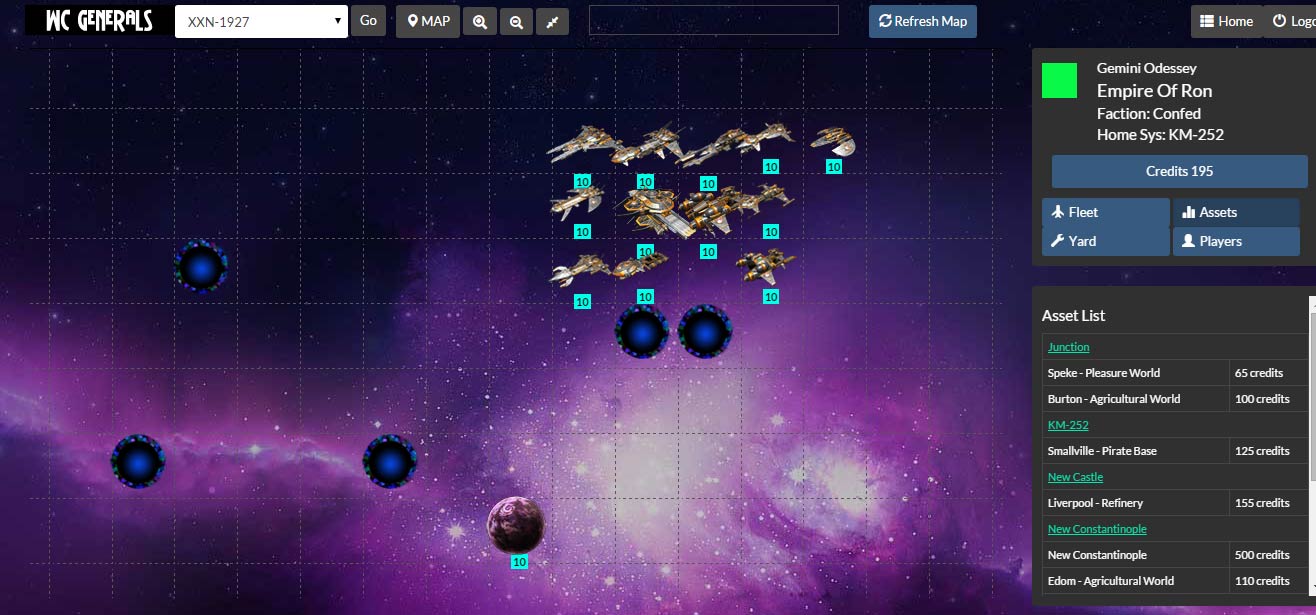Refresh the map
Screen dimensions: 1316x615
tap(922, 21)
